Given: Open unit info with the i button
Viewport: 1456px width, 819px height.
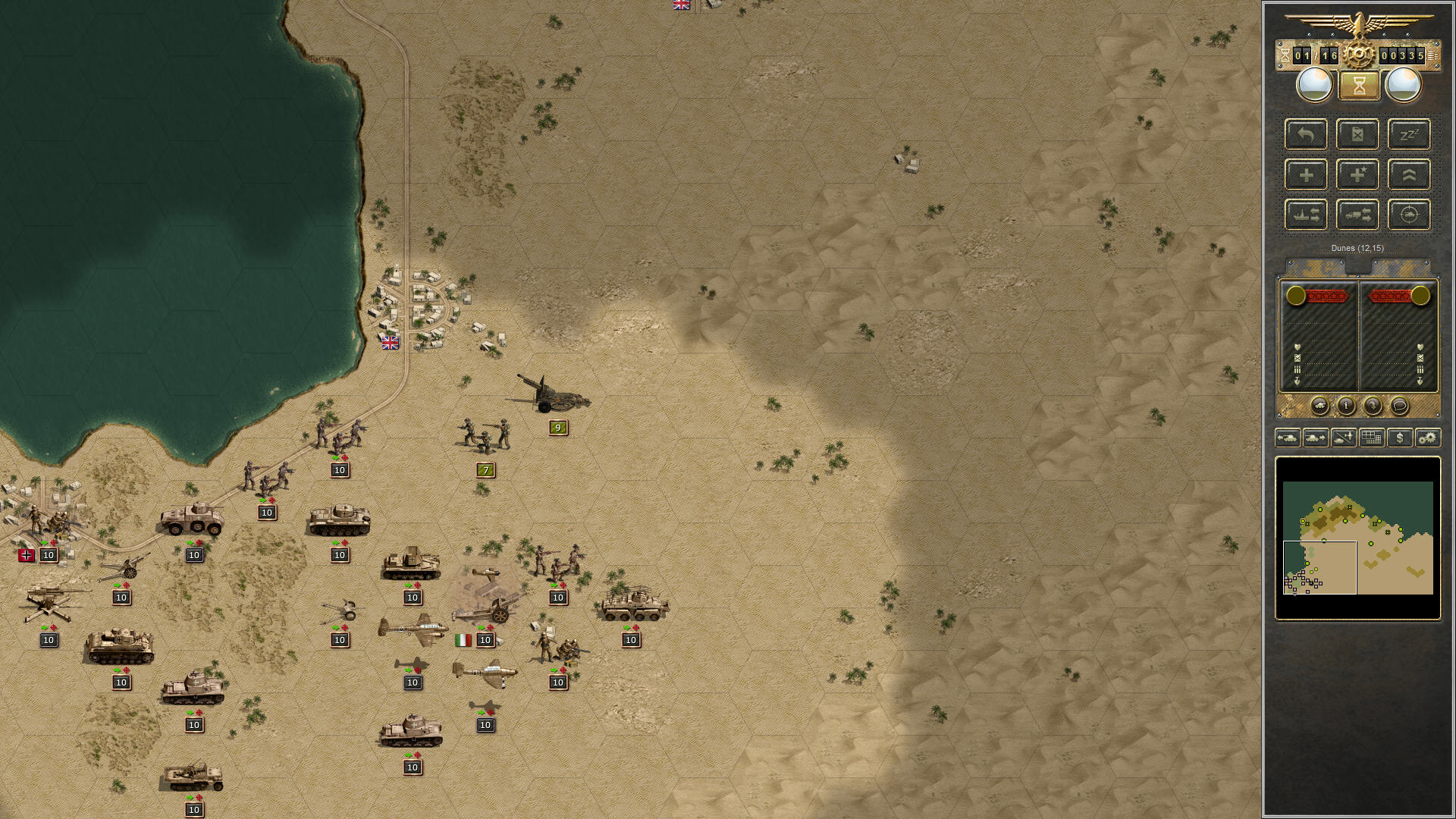Looking at the screenshot, I should pos(1345,406).
